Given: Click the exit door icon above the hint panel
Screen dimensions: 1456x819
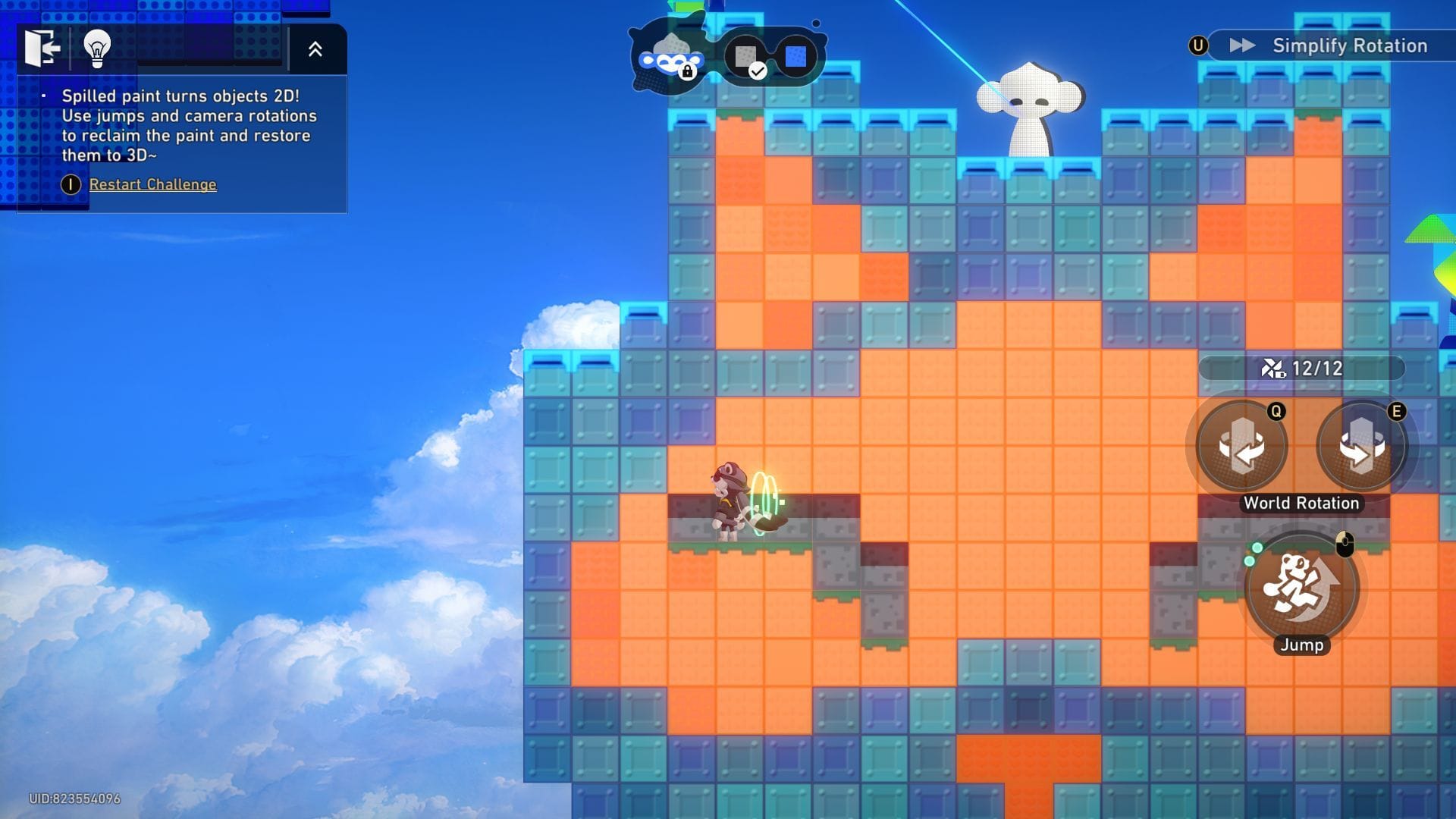Looking at the screenshot, I should click(x=42, y=49).
